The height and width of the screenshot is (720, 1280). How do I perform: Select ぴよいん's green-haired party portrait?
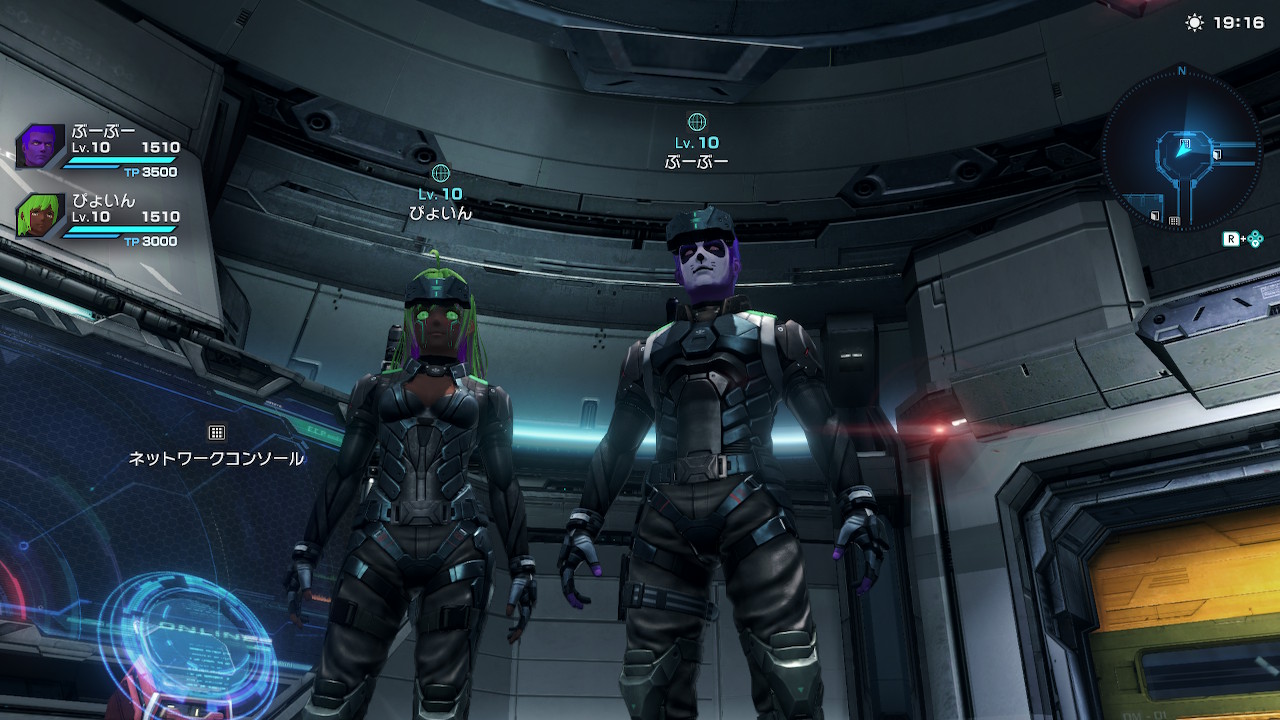point(40,215)
